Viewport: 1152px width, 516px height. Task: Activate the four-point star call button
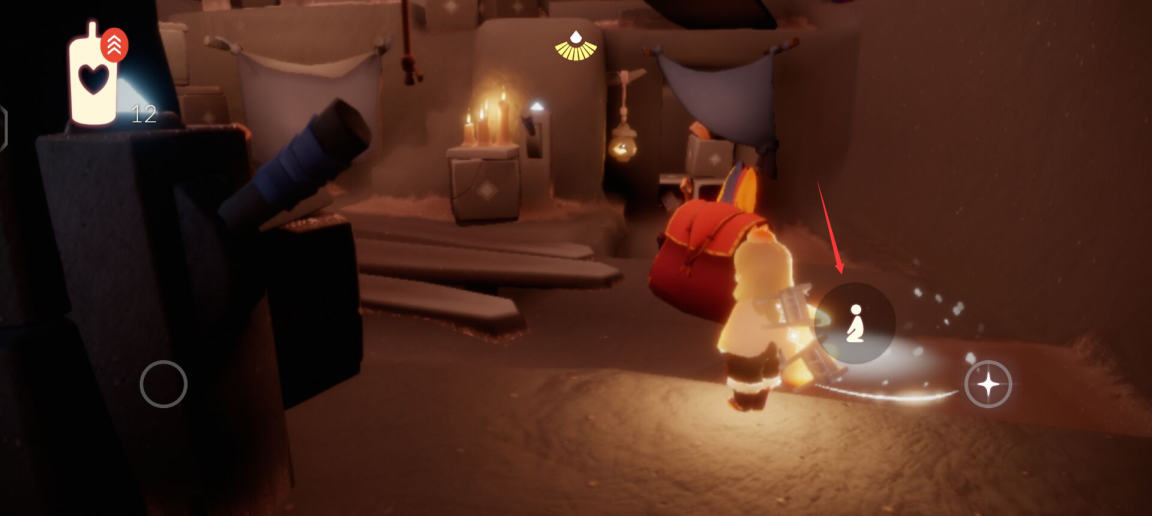coord(988,384)
